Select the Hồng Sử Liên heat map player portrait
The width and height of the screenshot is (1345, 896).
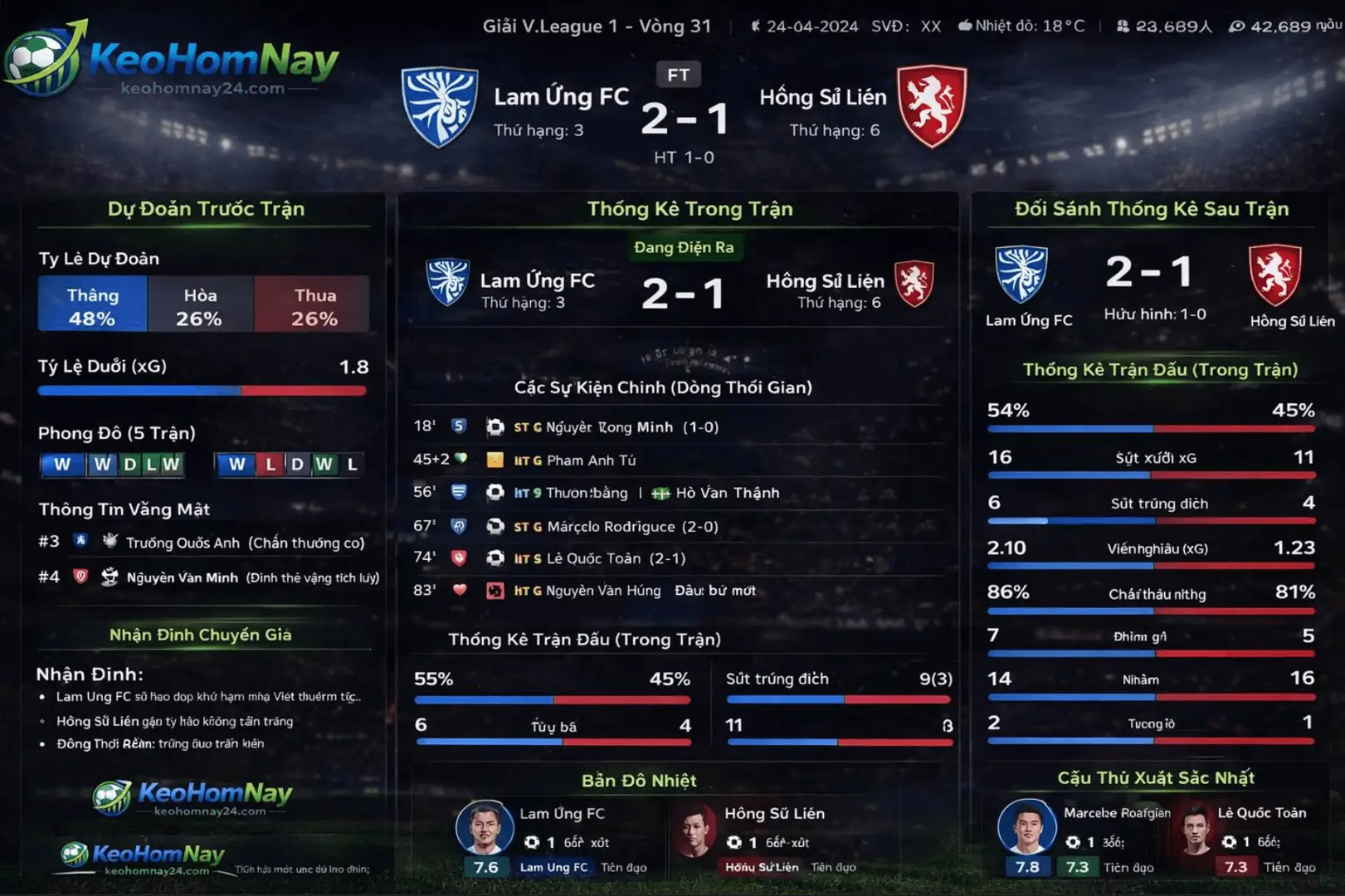[x=694, y=828]
